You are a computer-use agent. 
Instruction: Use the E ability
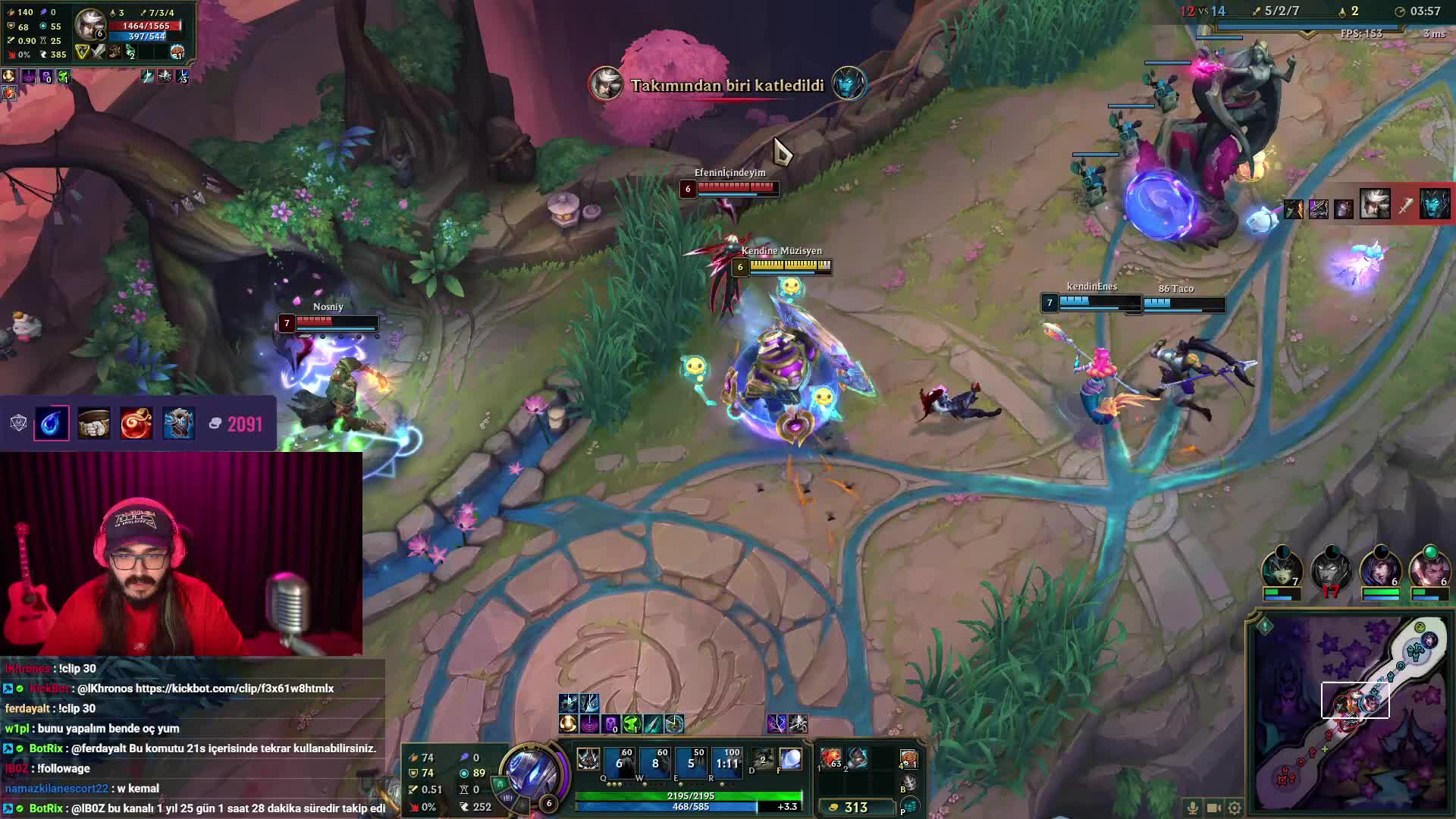690,761
